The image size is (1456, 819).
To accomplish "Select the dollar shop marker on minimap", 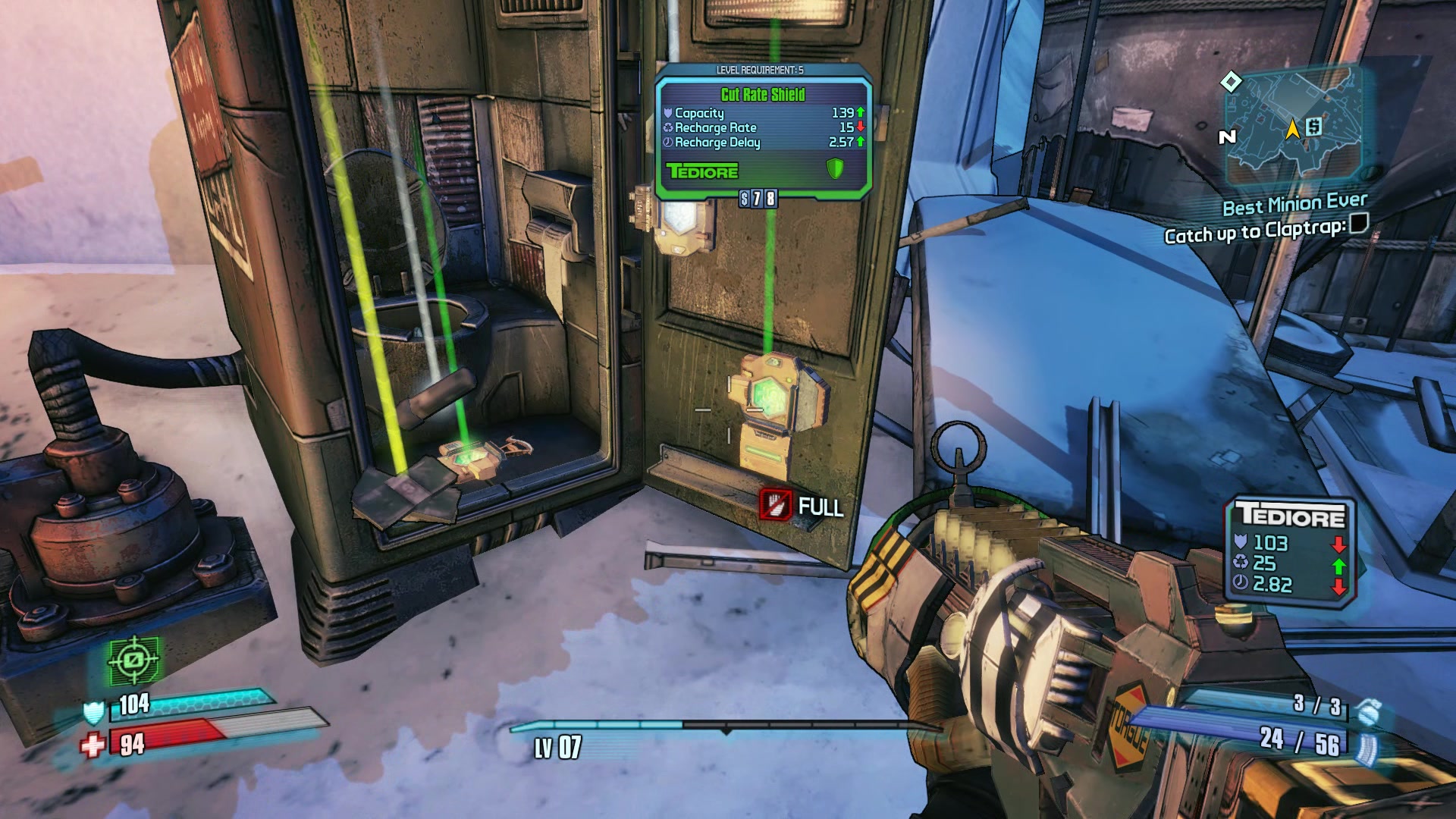I will tap(1314, 126).
